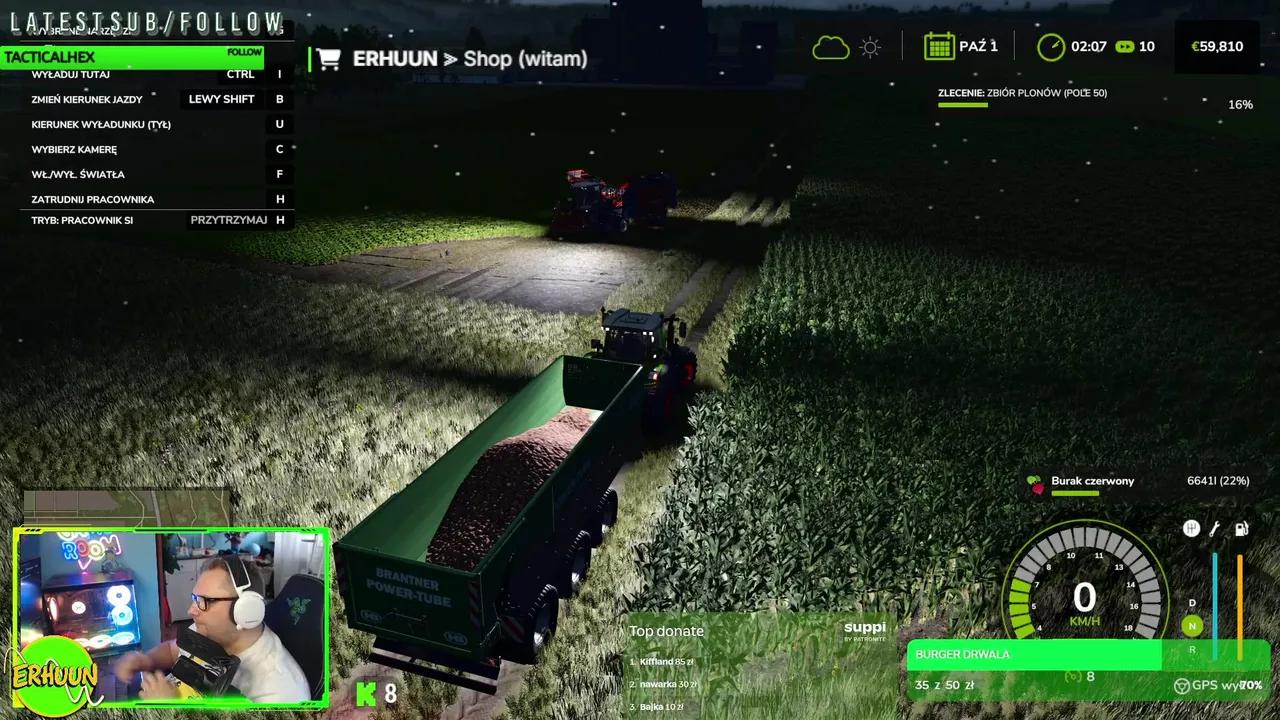
Task: Toggle WŁ./WYŁ. ŚWIATŁA in the help panel
Action: coord(78,173)
